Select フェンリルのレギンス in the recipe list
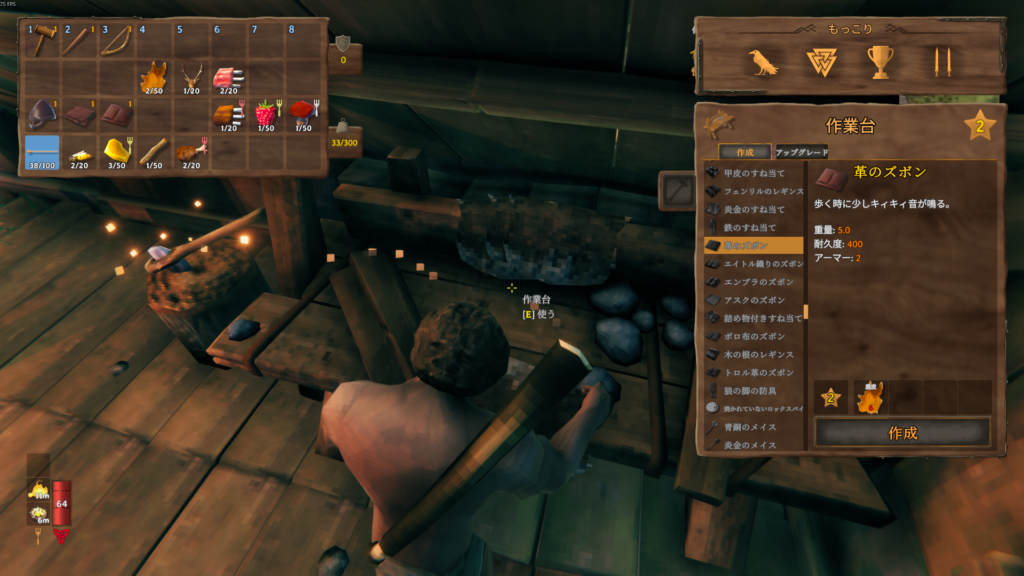The width and height of the screenshot is (1024, 576). [754, 190]
